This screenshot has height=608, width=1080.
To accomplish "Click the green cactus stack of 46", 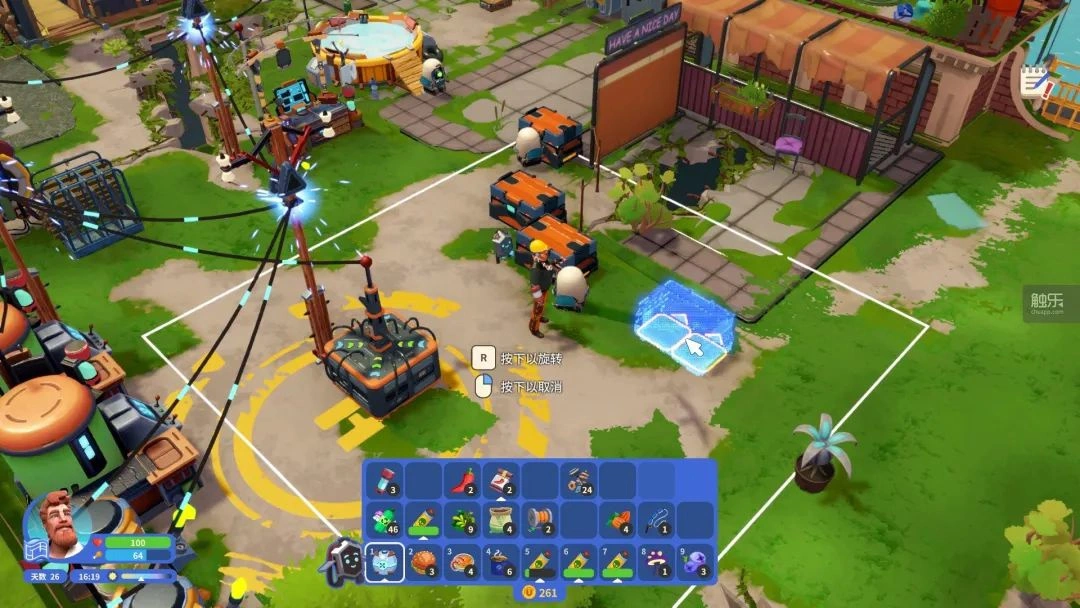I will click(x=384, y=520).
